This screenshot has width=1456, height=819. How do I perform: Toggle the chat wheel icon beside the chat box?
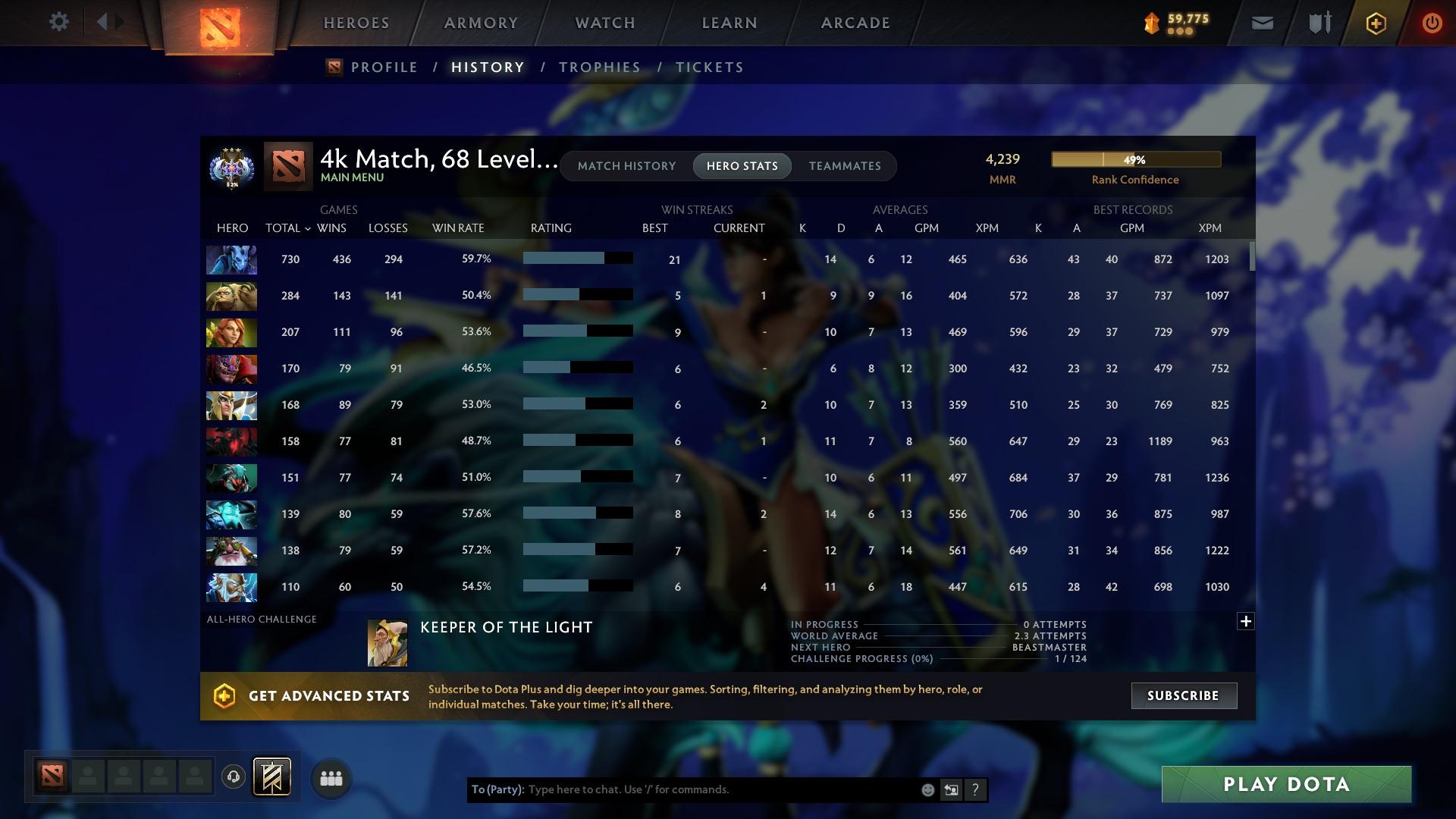(x=951, y=789)
